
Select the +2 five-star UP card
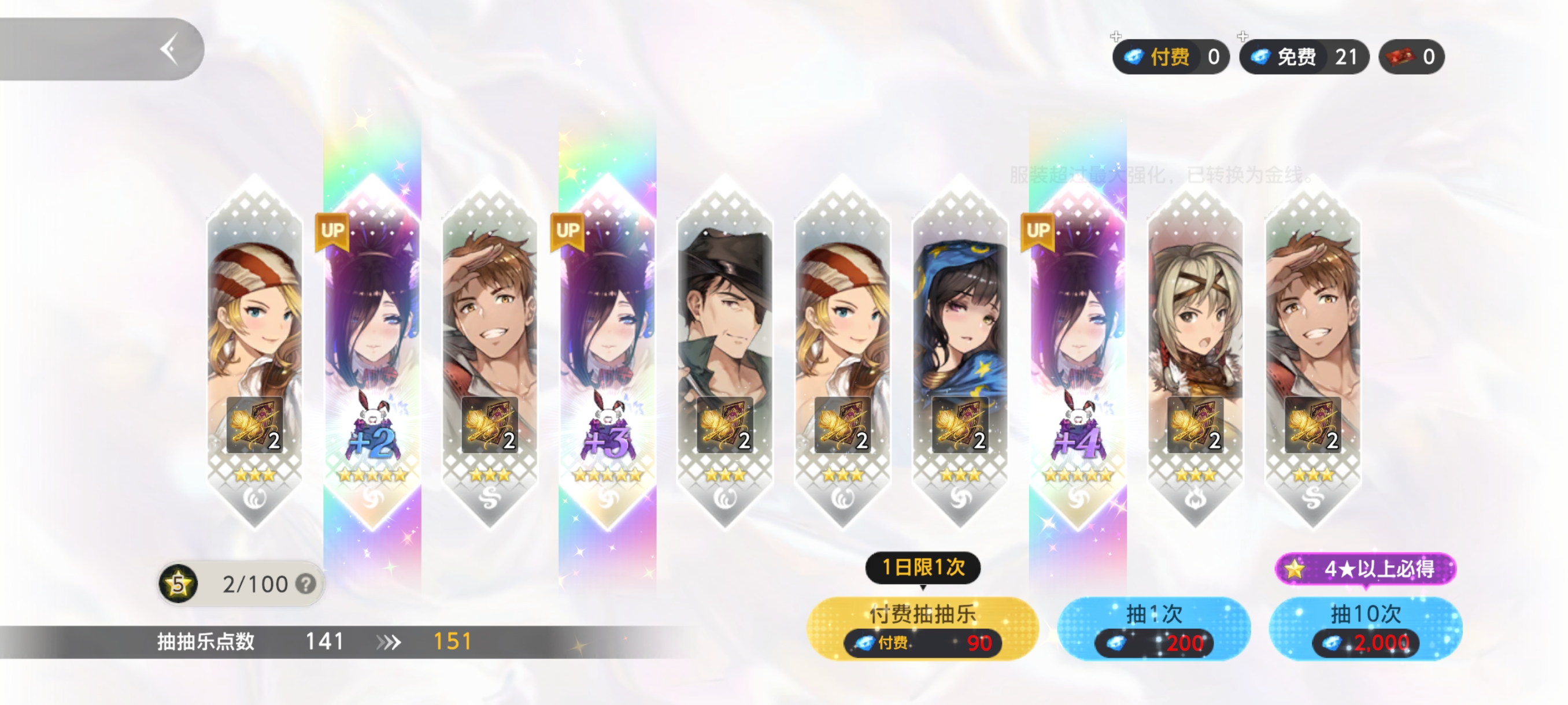coord(372,353)
